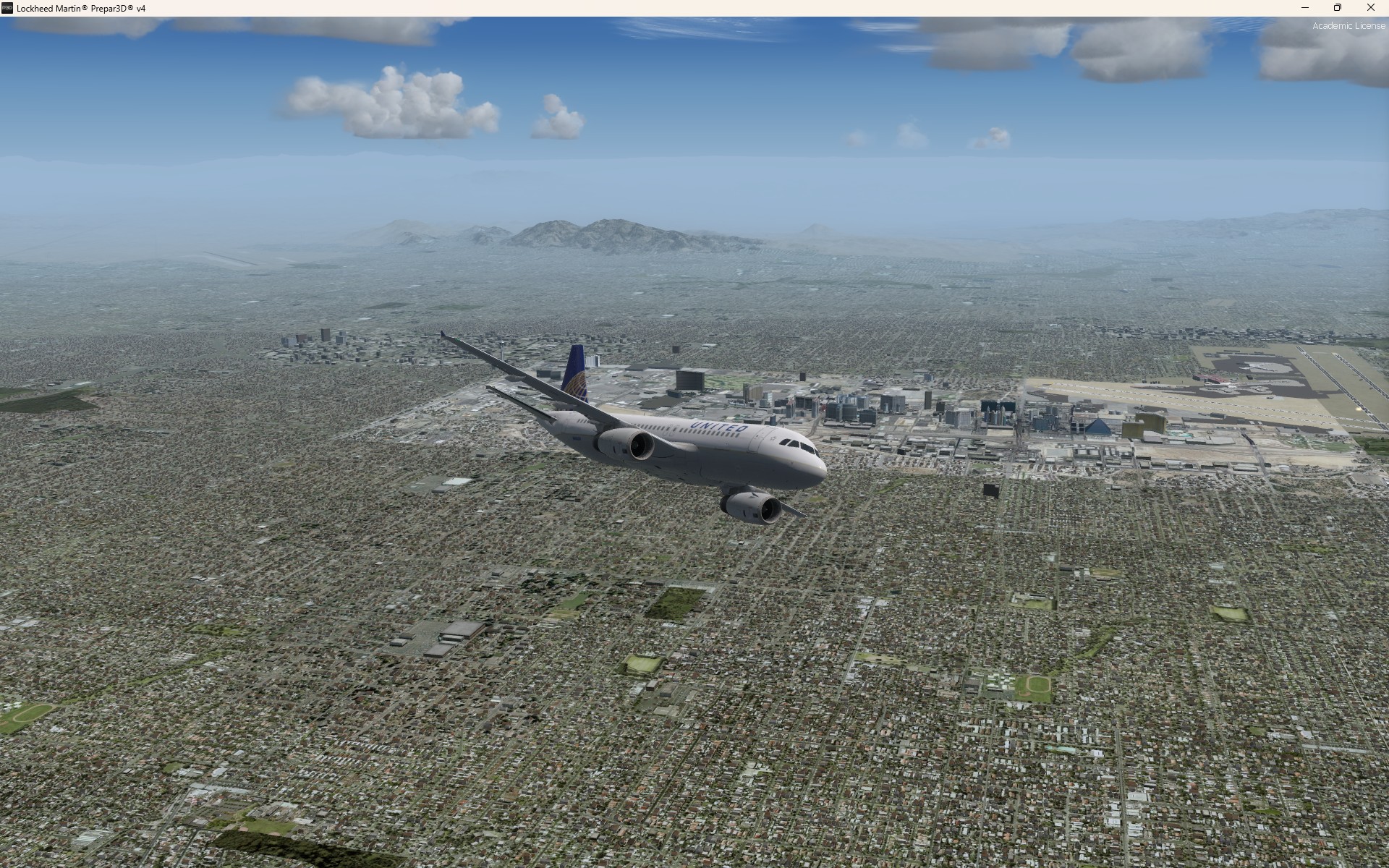Restore down the Prepar3D window

pyautogui.click(x=1338, y=8)
